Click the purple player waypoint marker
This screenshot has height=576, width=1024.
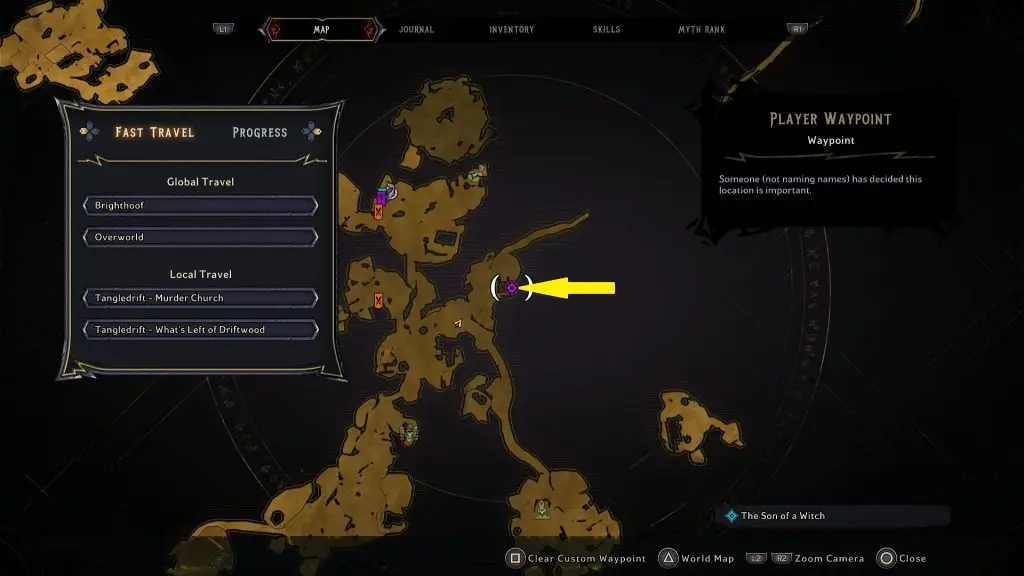[511, 288]
